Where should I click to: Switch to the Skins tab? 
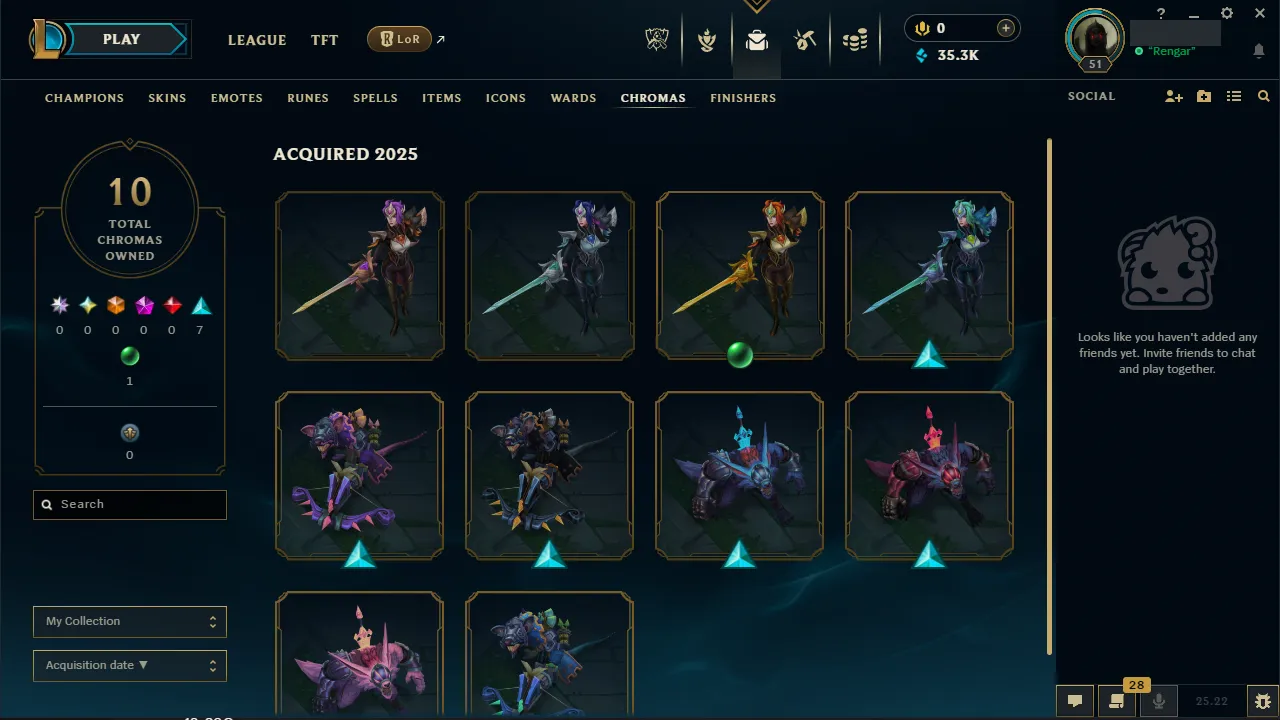click(167, 98)
